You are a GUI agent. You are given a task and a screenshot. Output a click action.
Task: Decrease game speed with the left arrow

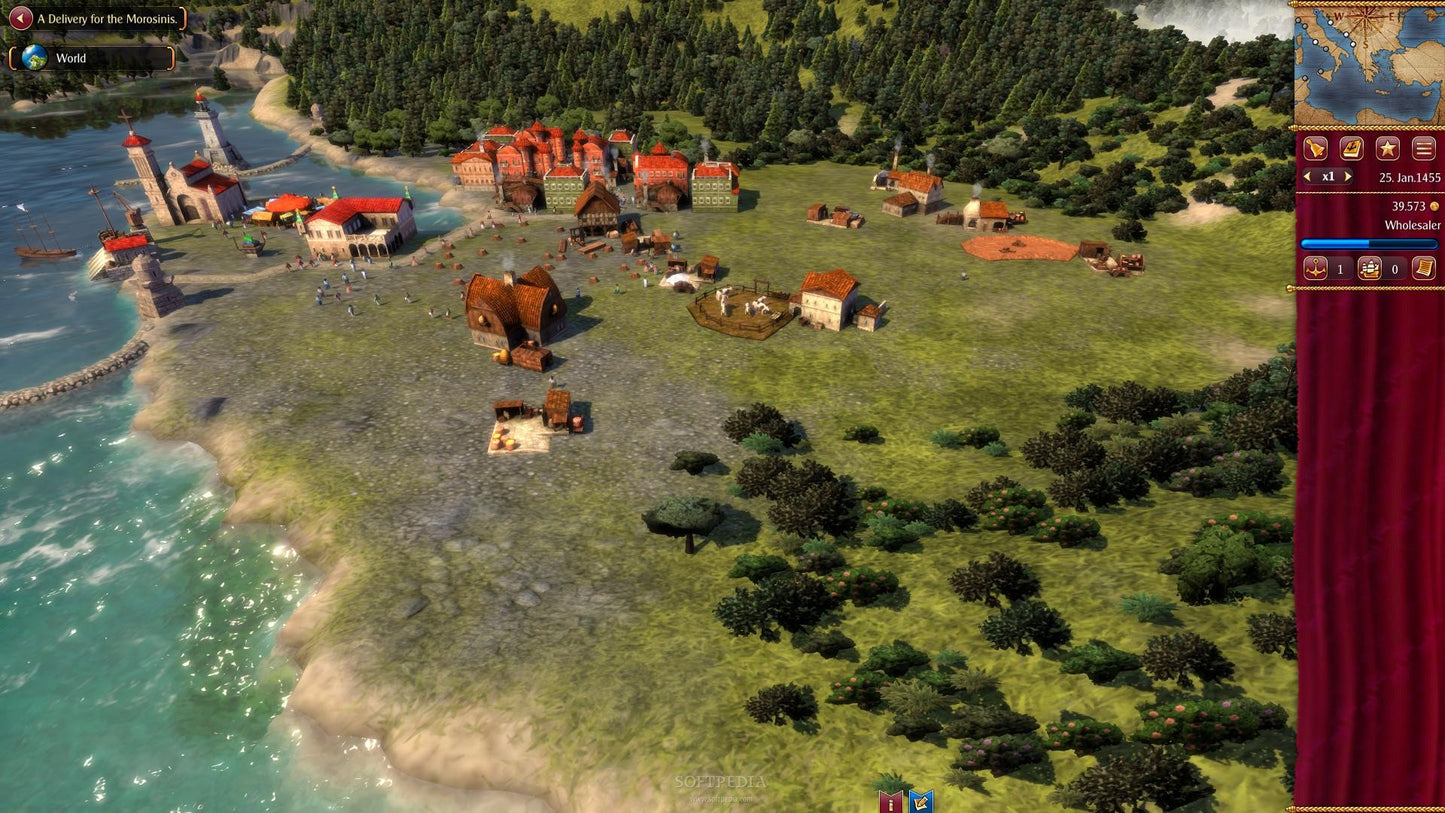[x=1307, y=177]
